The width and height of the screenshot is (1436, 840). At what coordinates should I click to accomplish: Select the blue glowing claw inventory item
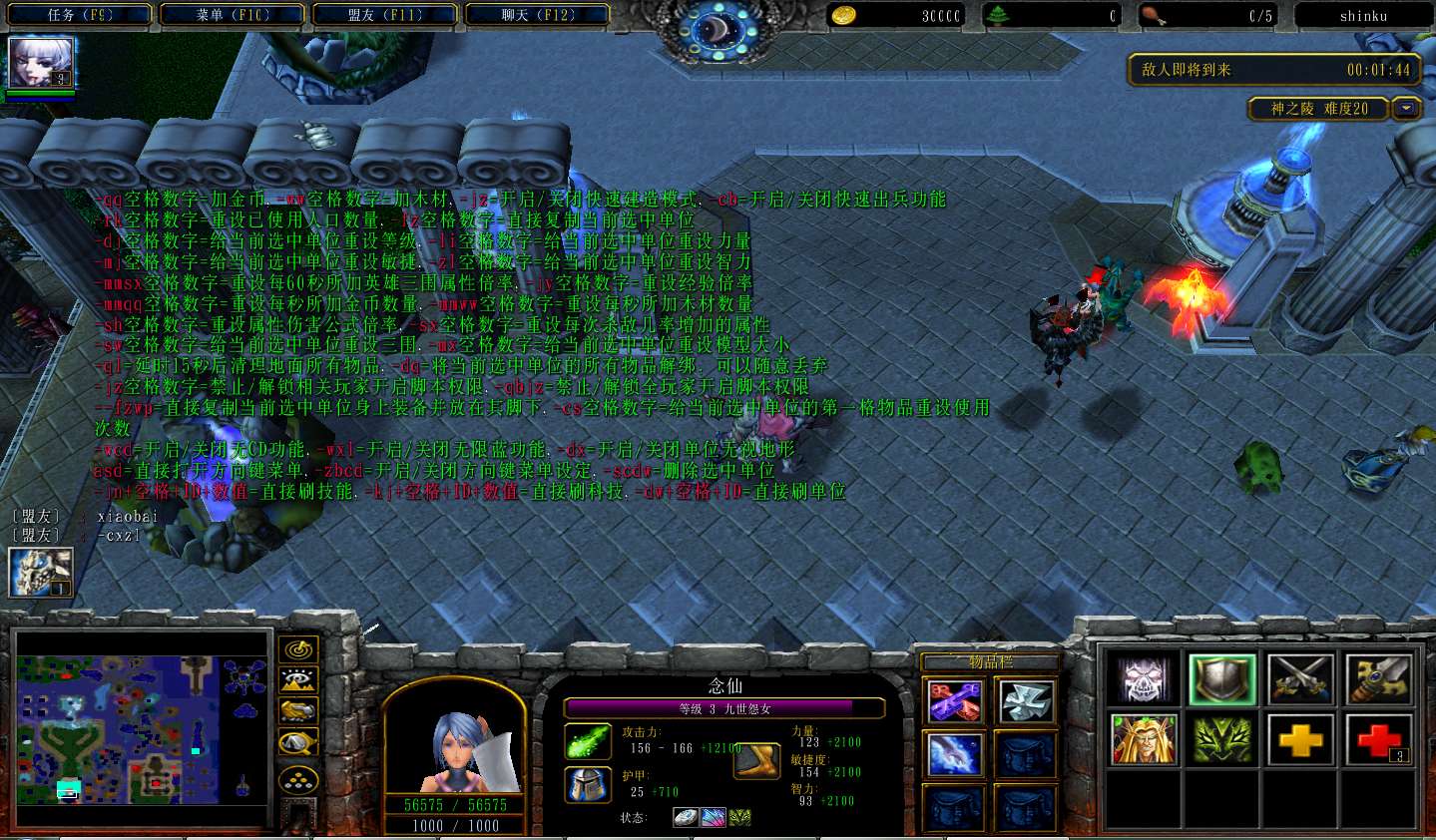point(955,754)
